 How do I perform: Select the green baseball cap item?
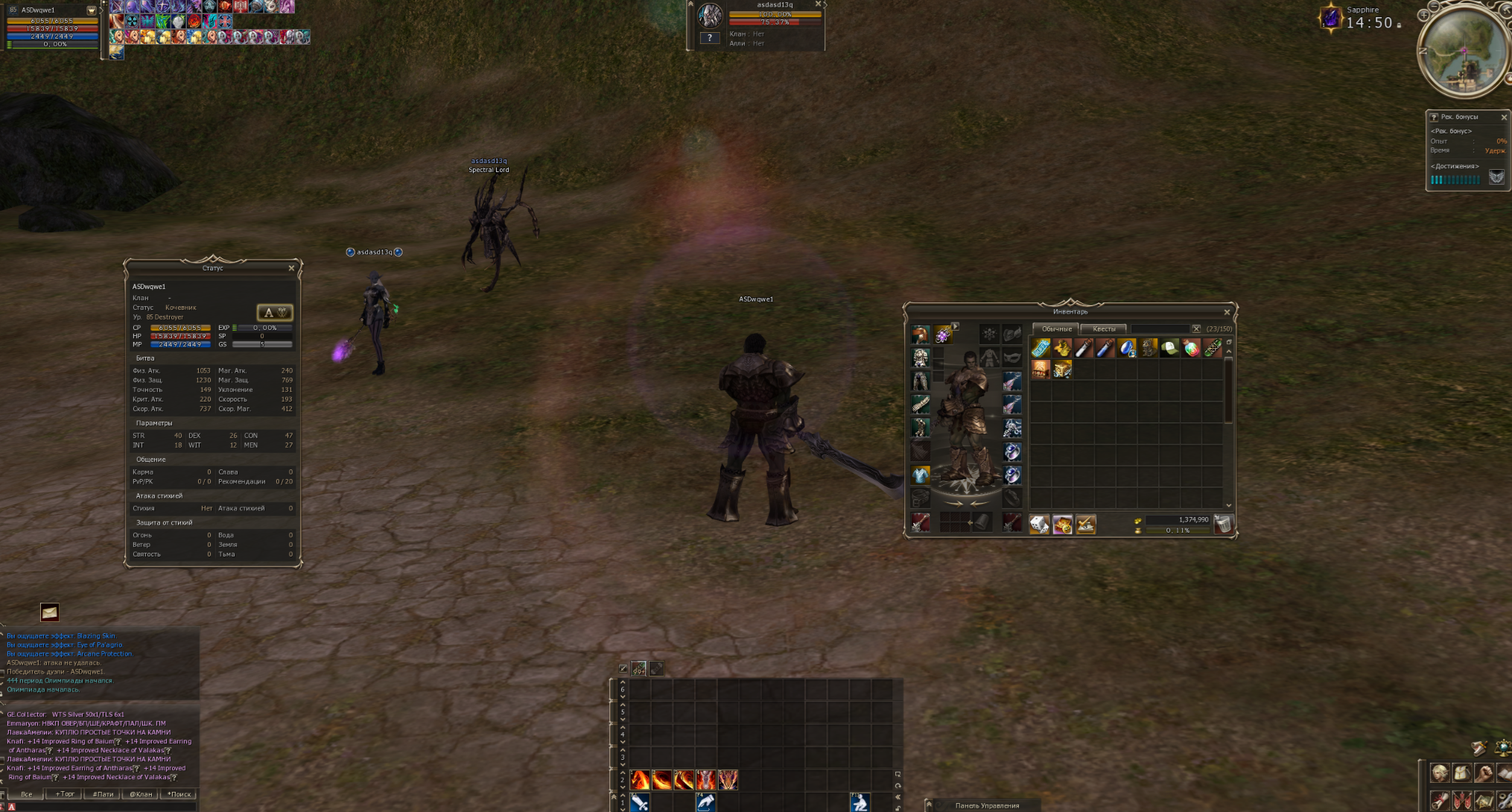(x=1169, y=348)
